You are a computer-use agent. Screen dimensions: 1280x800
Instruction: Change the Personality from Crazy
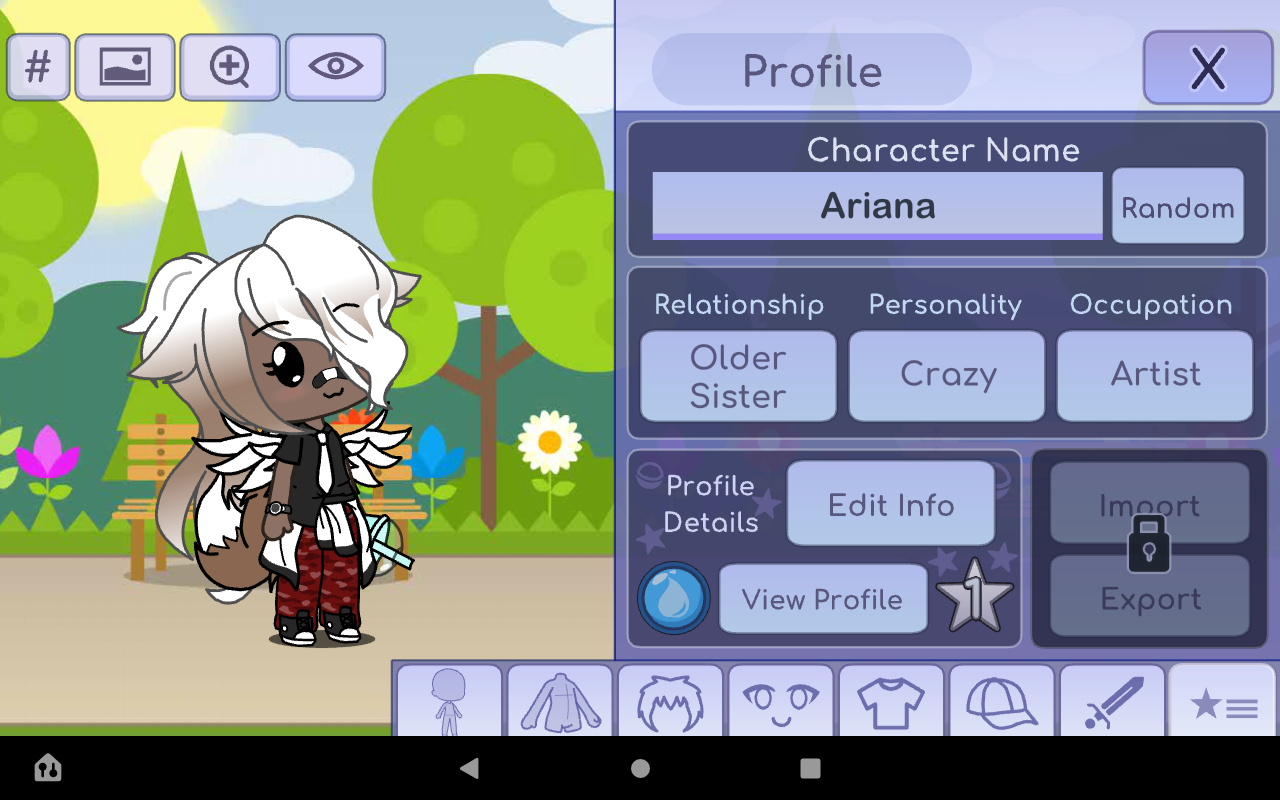(946, 376)
